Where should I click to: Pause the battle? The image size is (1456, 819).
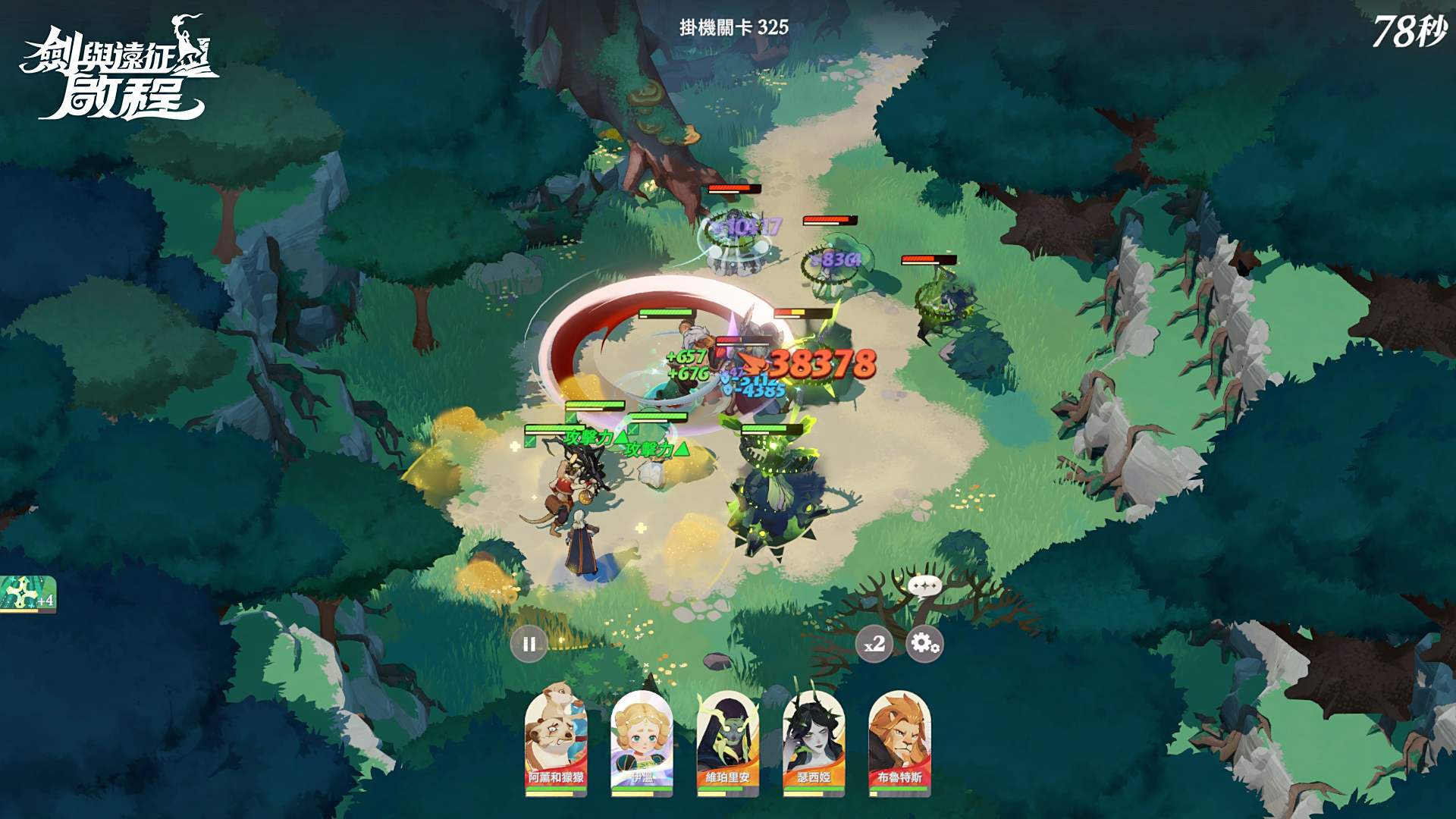pos(529,645)
